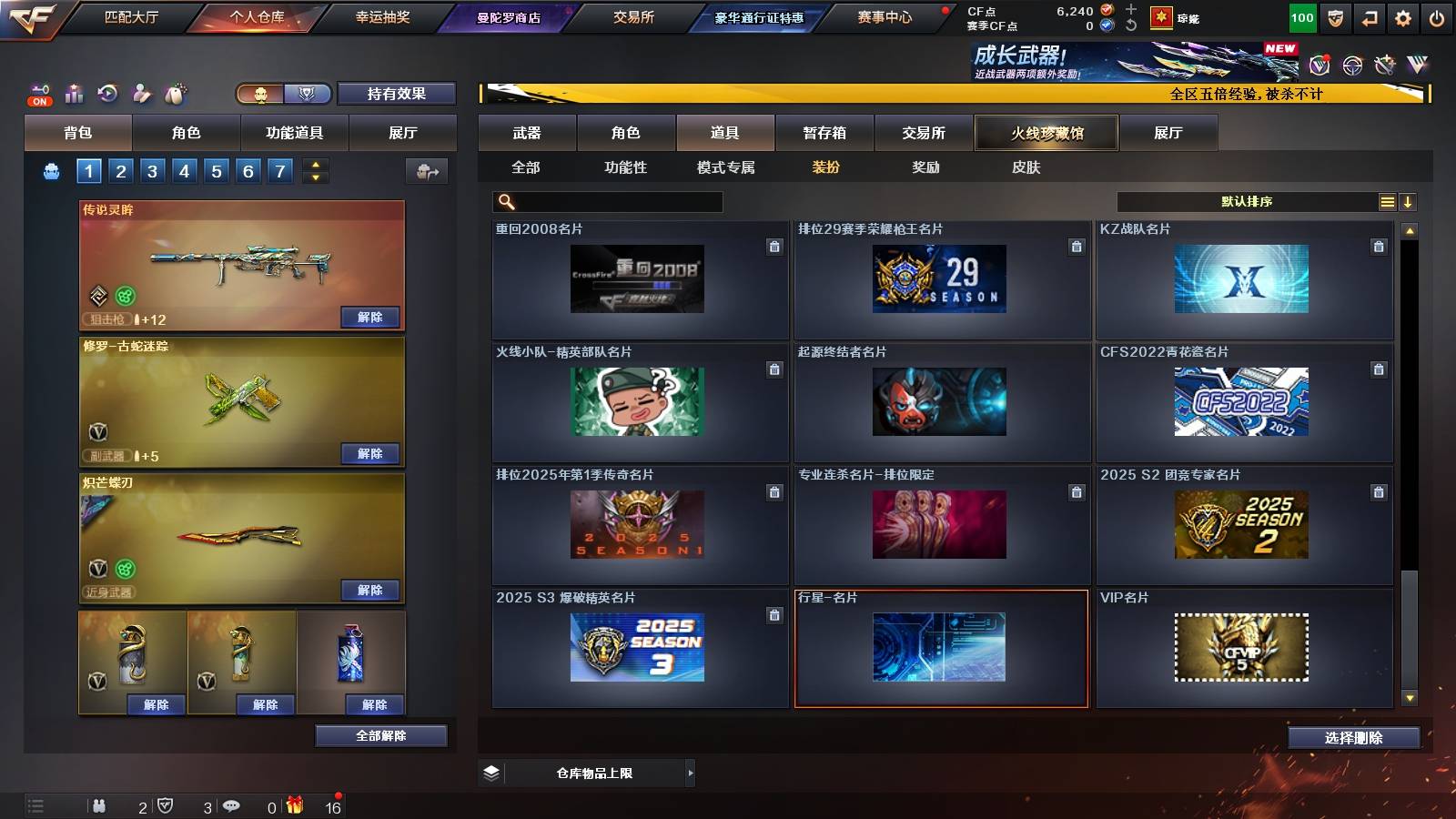
Task: Open the 默认排序 sort dropdown
Action: [x=1247, y=200]
